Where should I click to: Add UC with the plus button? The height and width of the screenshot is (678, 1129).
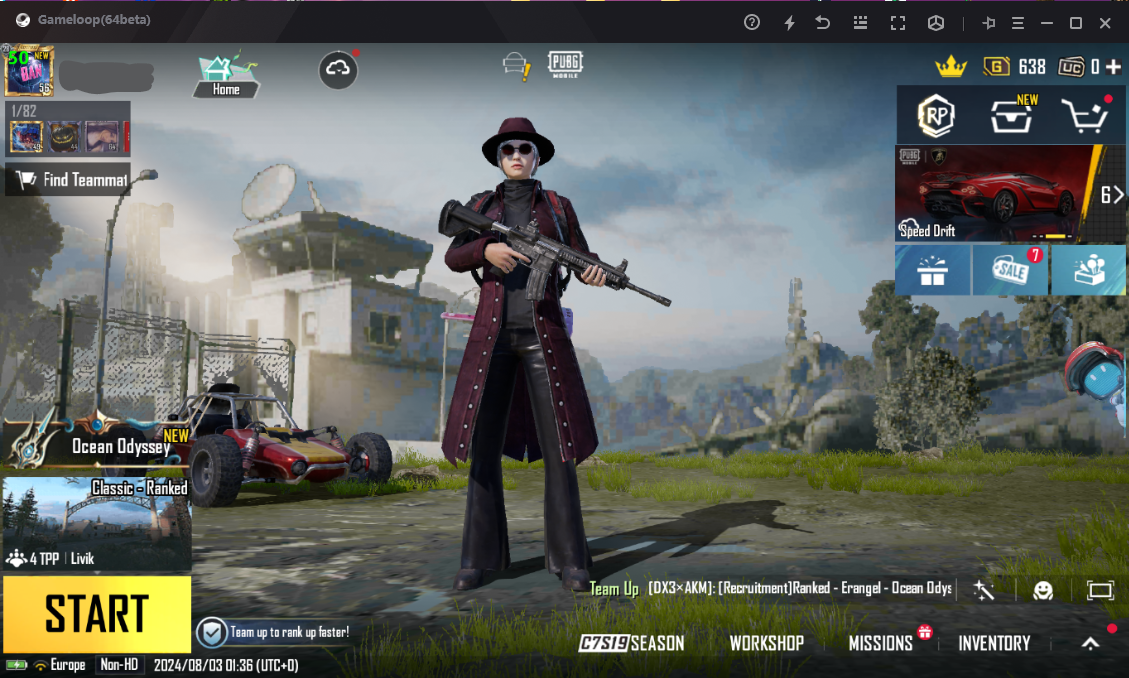[x=1113, y=67]
